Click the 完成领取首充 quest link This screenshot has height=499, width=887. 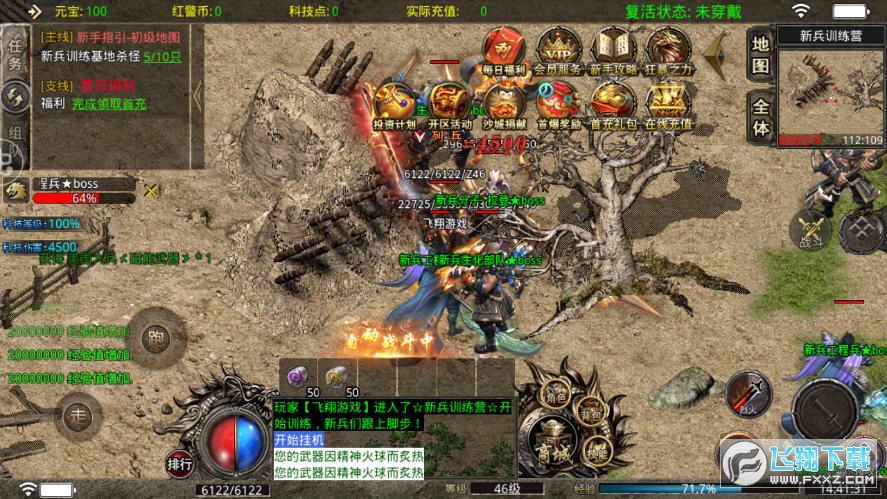[108, 103]
